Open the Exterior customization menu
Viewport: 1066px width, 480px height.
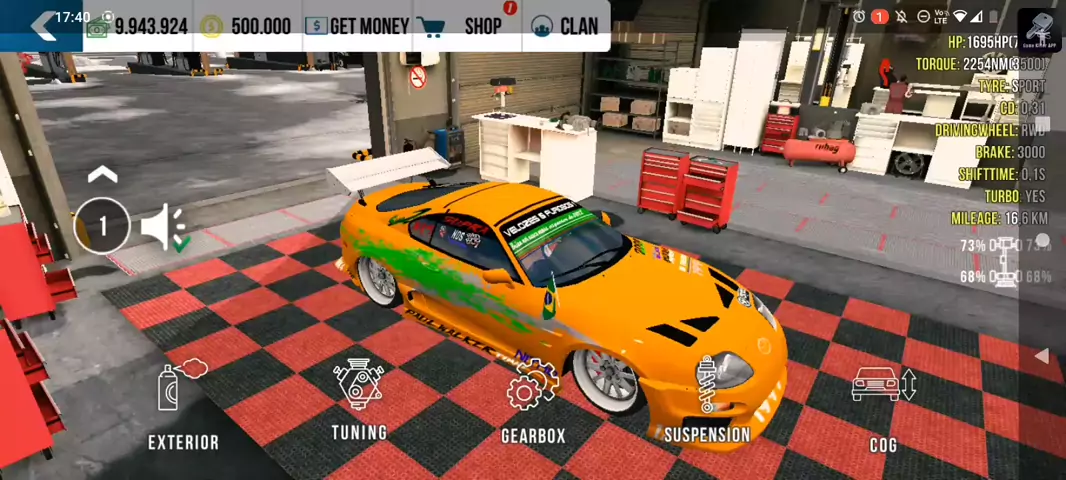pyautogui.click(x=183, y=405)
